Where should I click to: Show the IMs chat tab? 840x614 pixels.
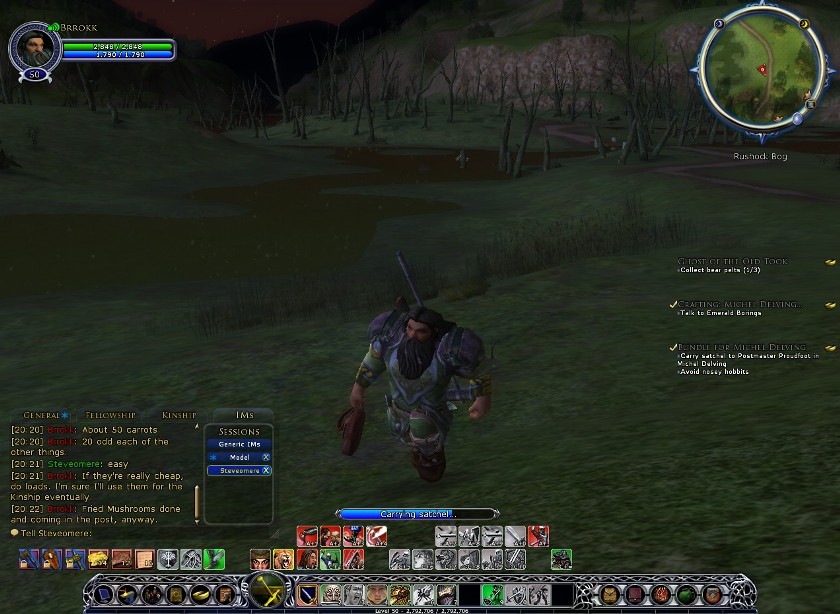point(244,415)
